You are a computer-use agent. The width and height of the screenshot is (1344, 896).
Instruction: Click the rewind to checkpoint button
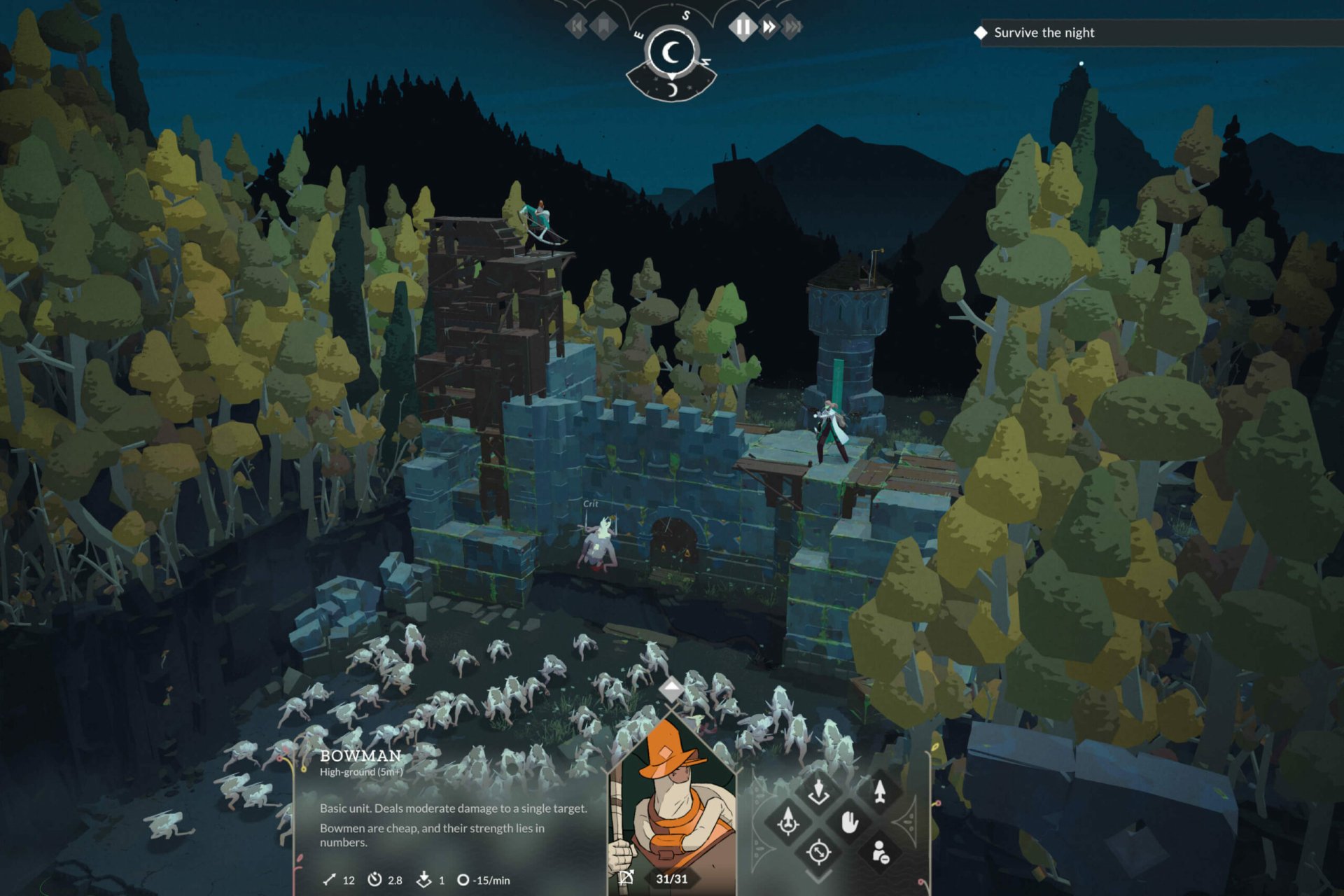tap(577, 27)
